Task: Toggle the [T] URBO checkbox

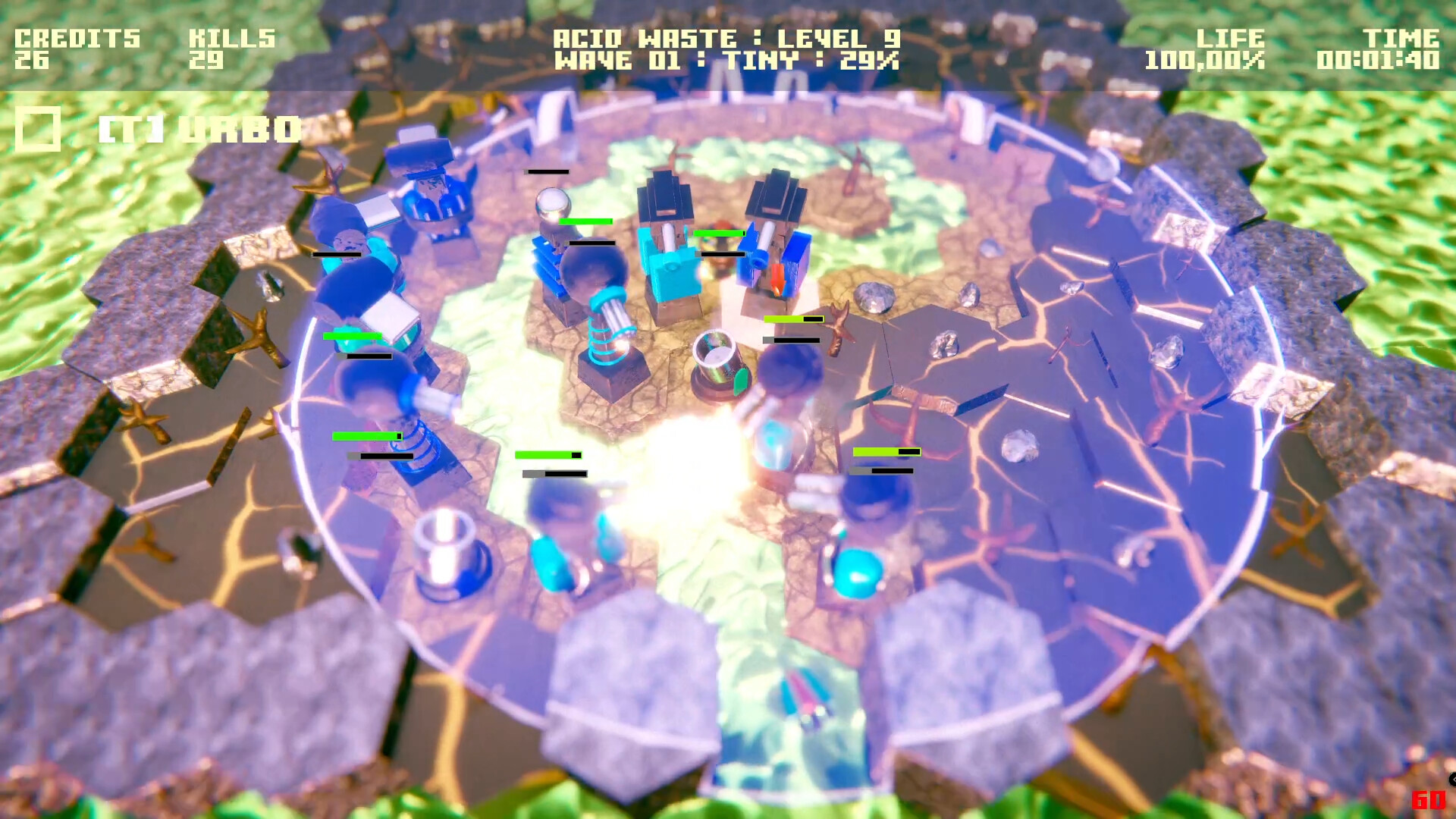Action: (39, 127)
